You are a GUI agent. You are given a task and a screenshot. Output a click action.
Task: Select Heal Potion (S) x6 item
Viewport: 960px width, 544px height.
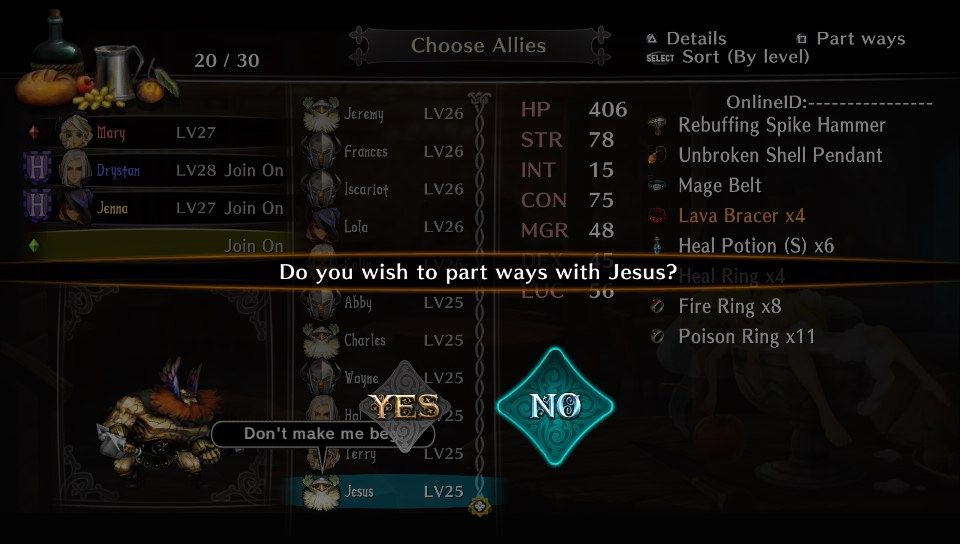click(x=756, y=245)
